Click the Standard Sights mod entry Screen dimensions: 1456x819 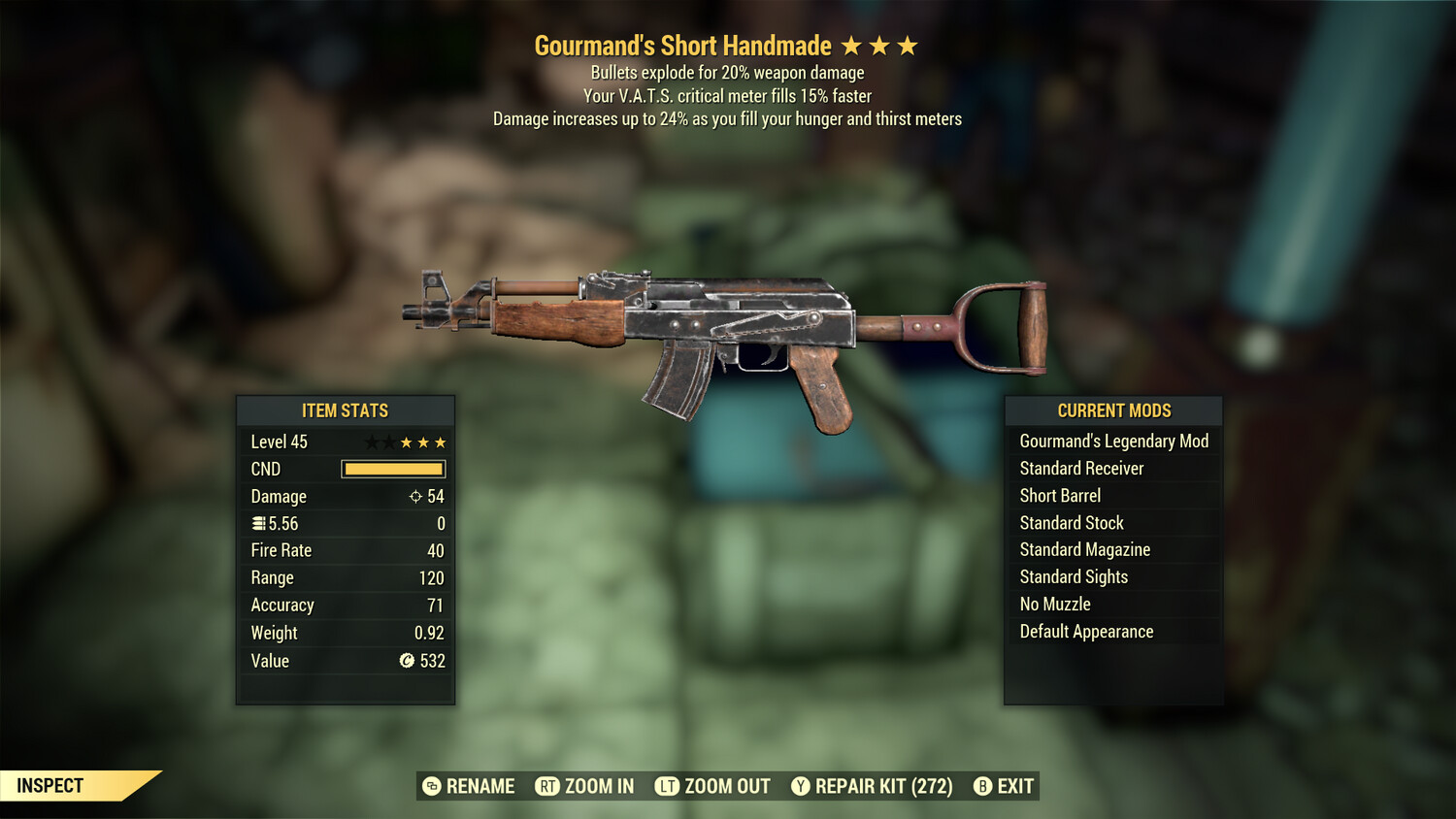pyautogui.click(x=1074, y=577)
